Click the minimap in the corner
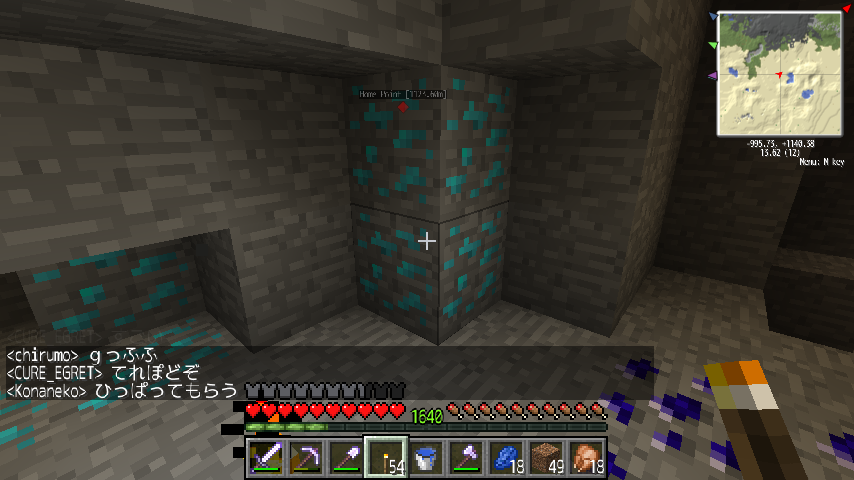The width and height of the screenshot is (854, 480). click(780, 74)
